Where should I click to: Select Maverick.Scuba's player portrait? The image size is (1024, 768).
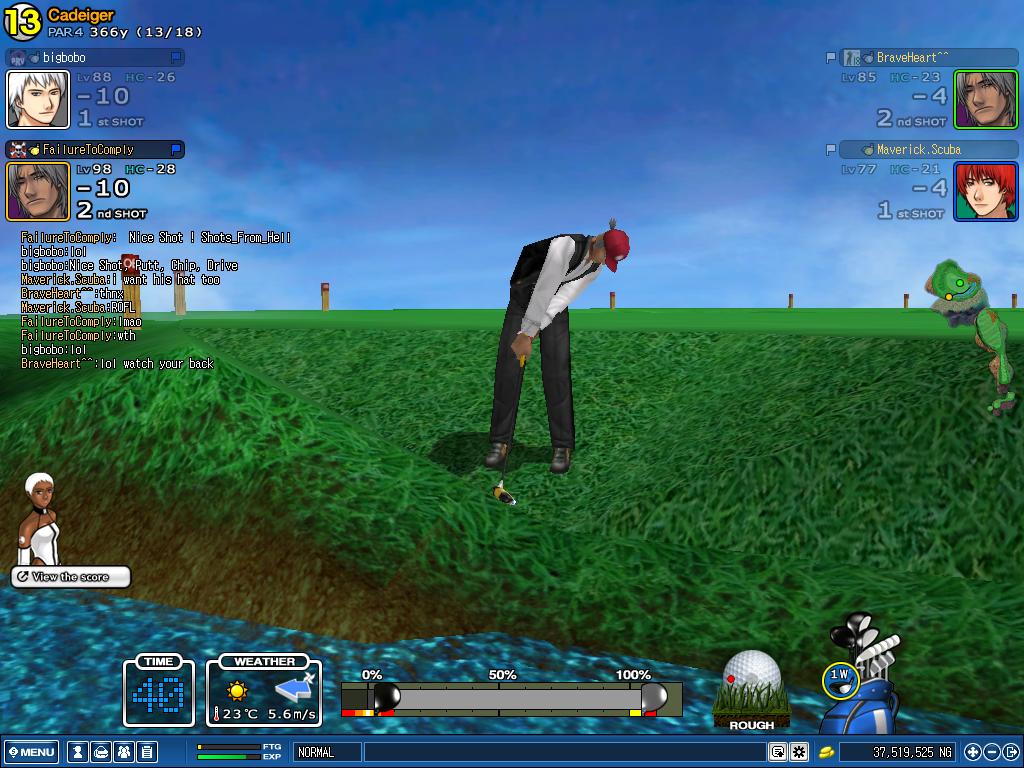[x=985, y=191]
